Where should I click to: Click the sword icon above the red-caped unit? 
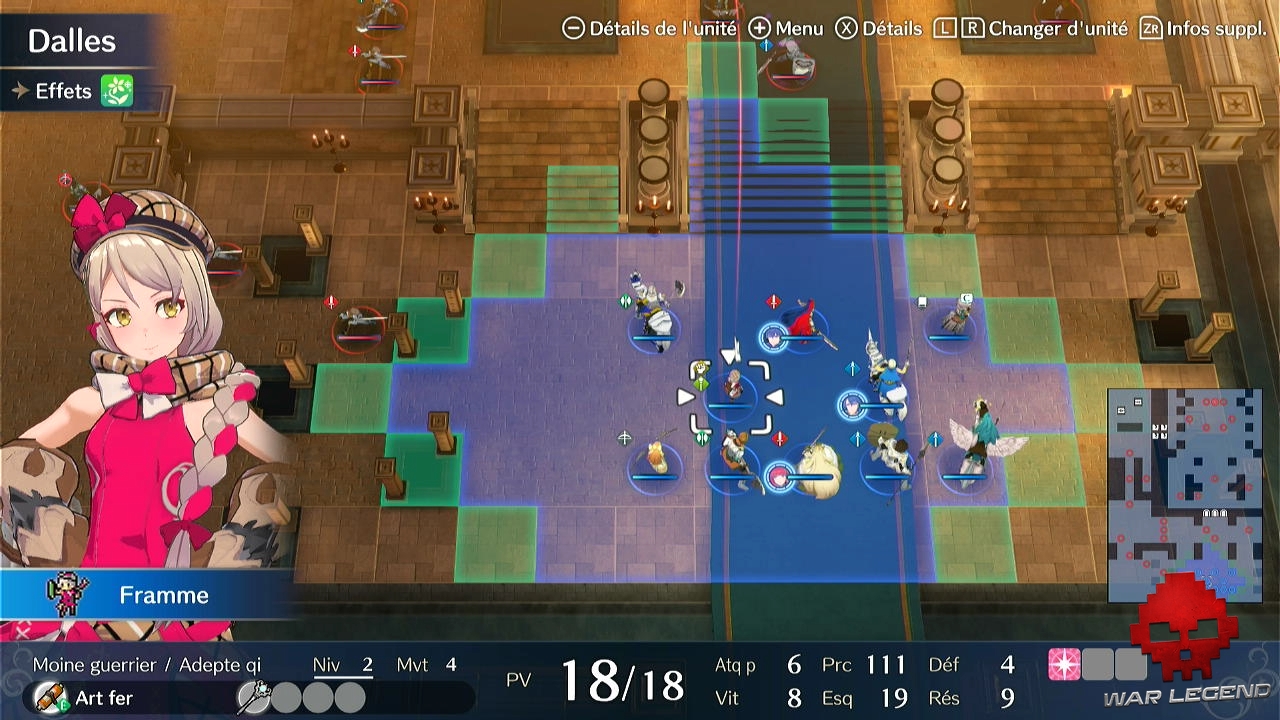coord(773,300)
